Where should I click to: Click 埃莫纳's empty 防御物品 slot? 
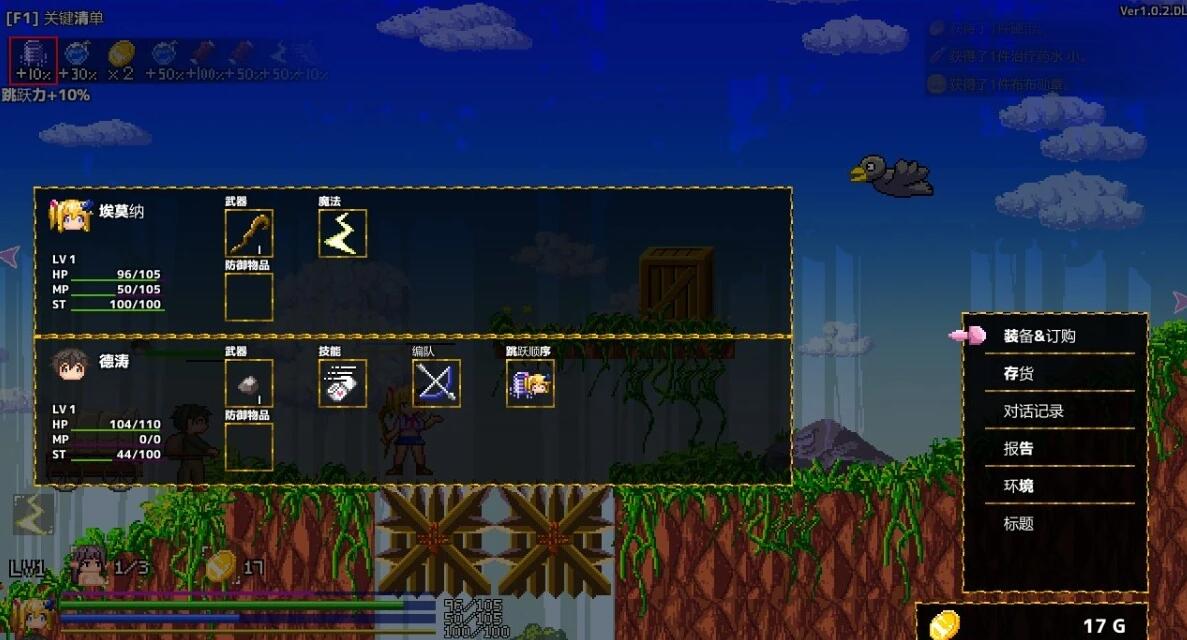[x=249, y=297]
